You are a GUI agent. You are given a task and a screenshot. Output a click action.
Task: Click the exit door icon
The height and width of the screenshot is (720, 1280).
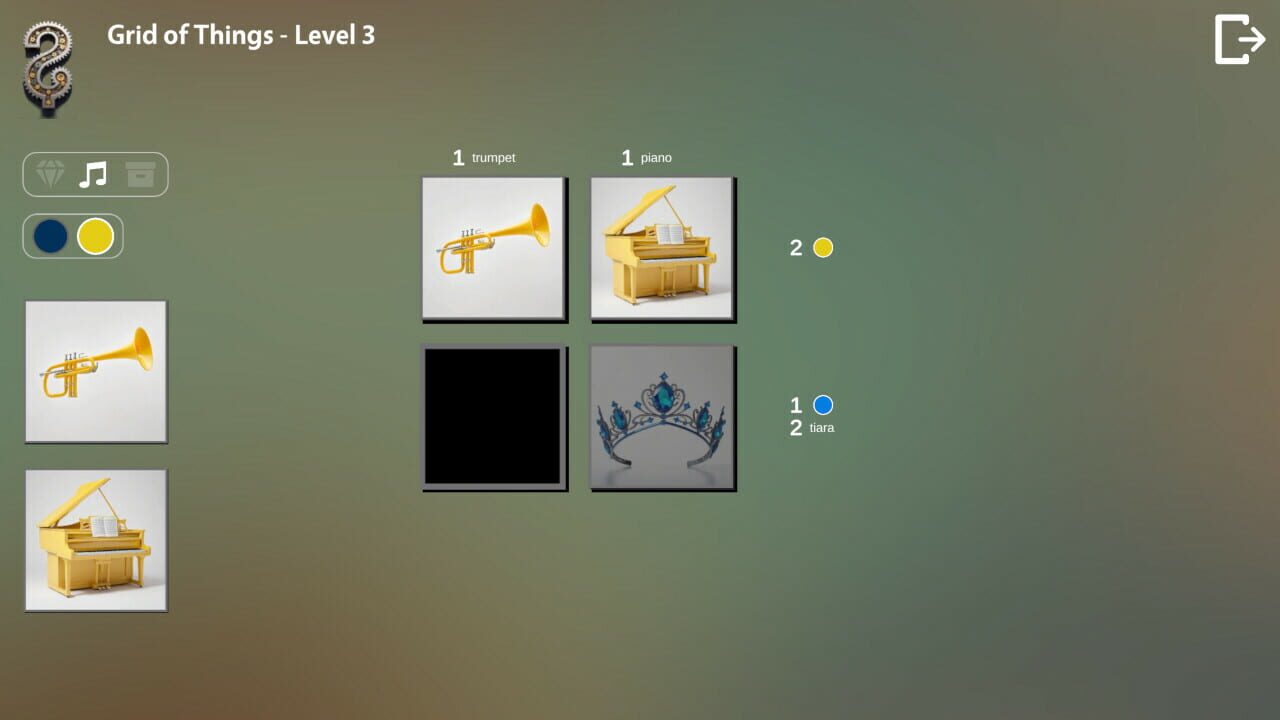tap(1239, 38)
